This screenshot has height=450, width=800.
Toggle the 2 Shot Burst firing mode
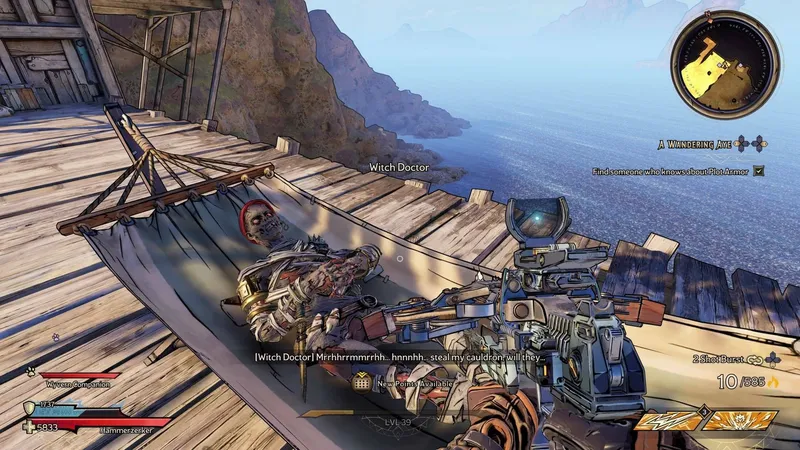pos(720,358)
